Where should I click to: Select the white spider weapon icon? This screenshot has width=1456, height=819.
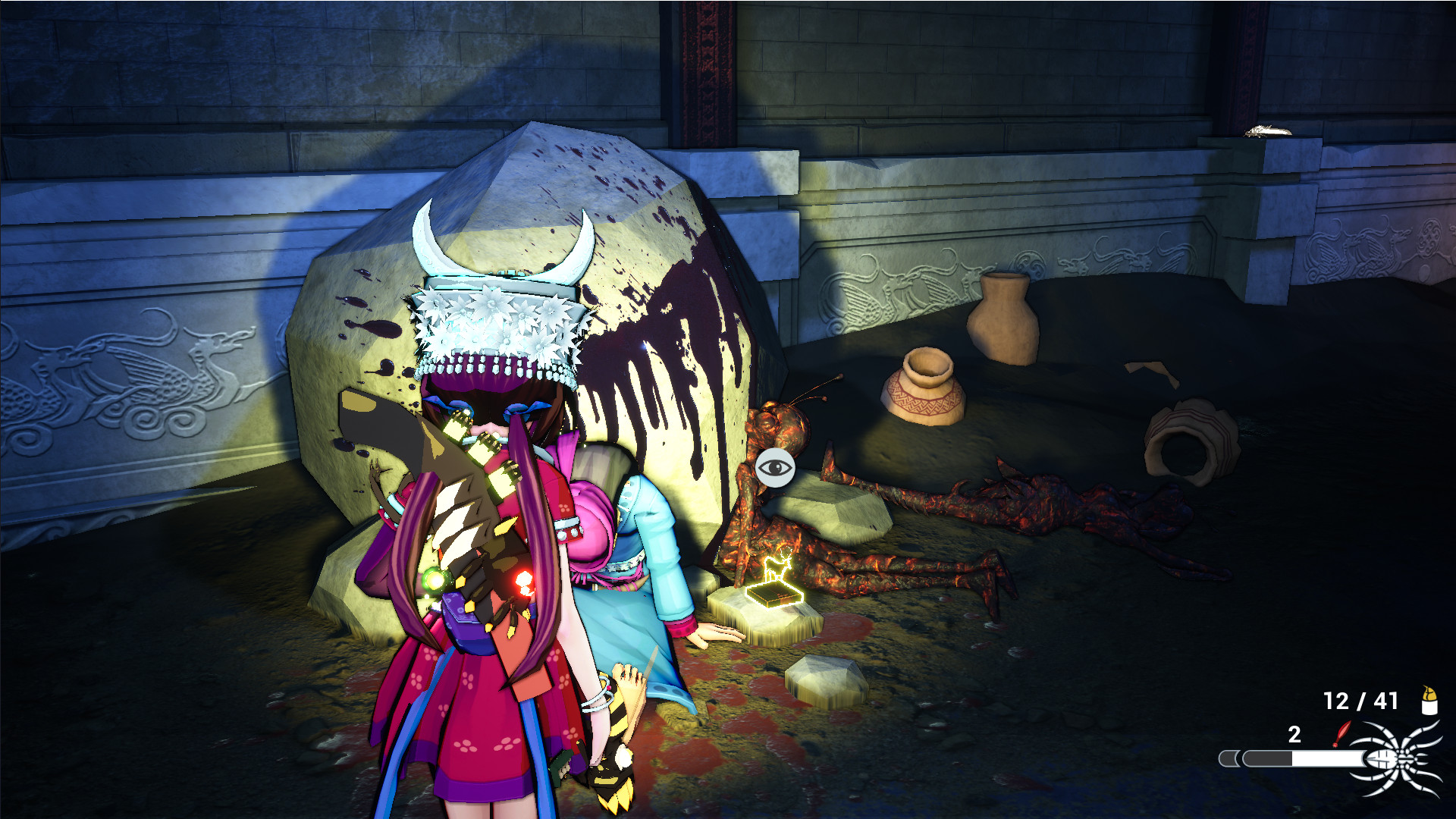(1401, 759)
